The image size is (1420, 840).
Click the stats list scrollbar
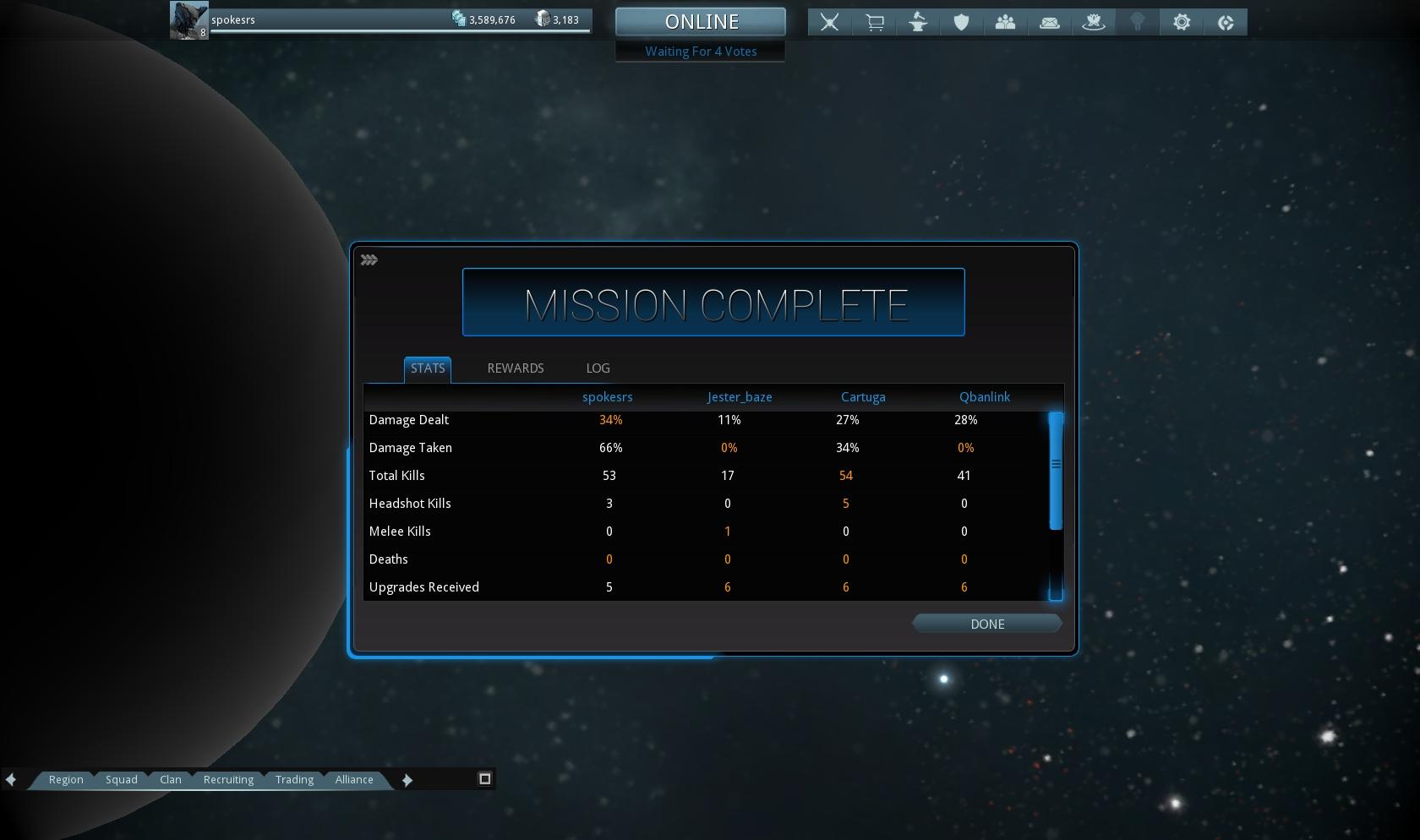(1056, 471)
